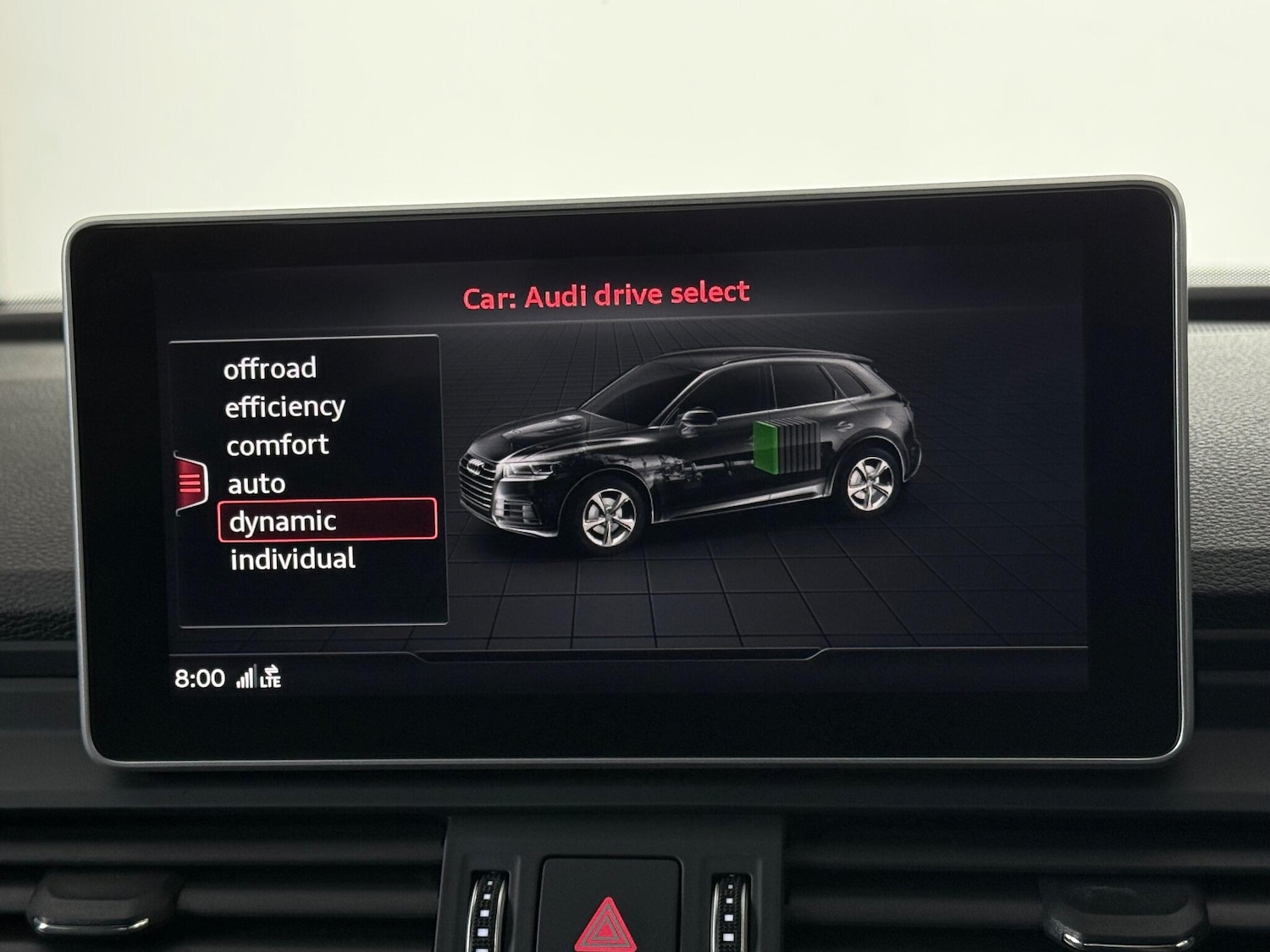Image resolution: width=1270 pixels, height=952 pixels.
Task: Confirm the highlighted dynamic mode
Action: 282,521
